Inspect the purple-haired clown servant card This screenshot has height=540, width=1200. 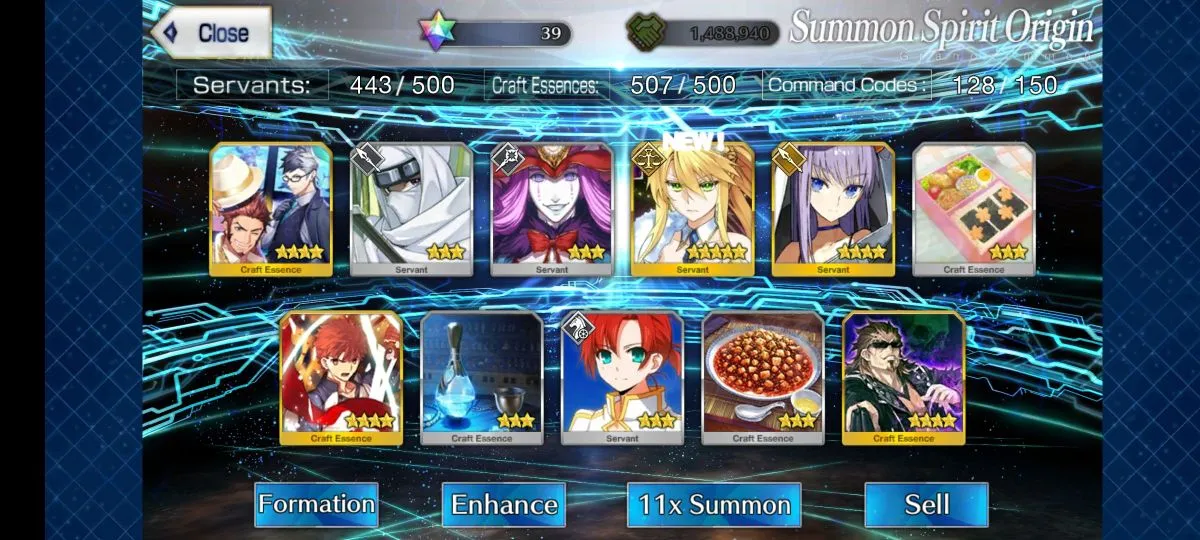coord(552,209)
